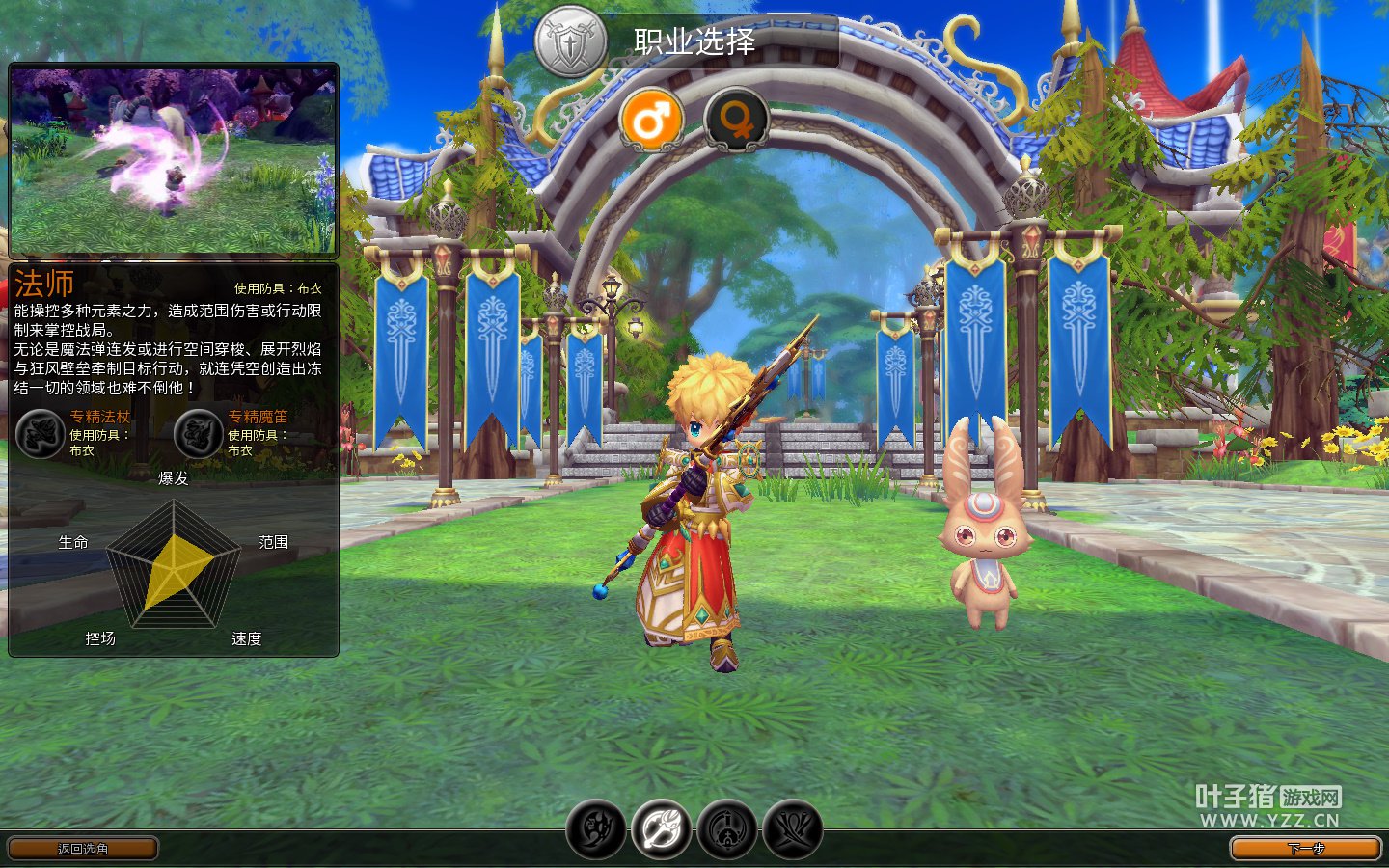Screen dimensions: 1389x868
Task: Pick the crossed daggers class icon
Action: tap(793, 829)
